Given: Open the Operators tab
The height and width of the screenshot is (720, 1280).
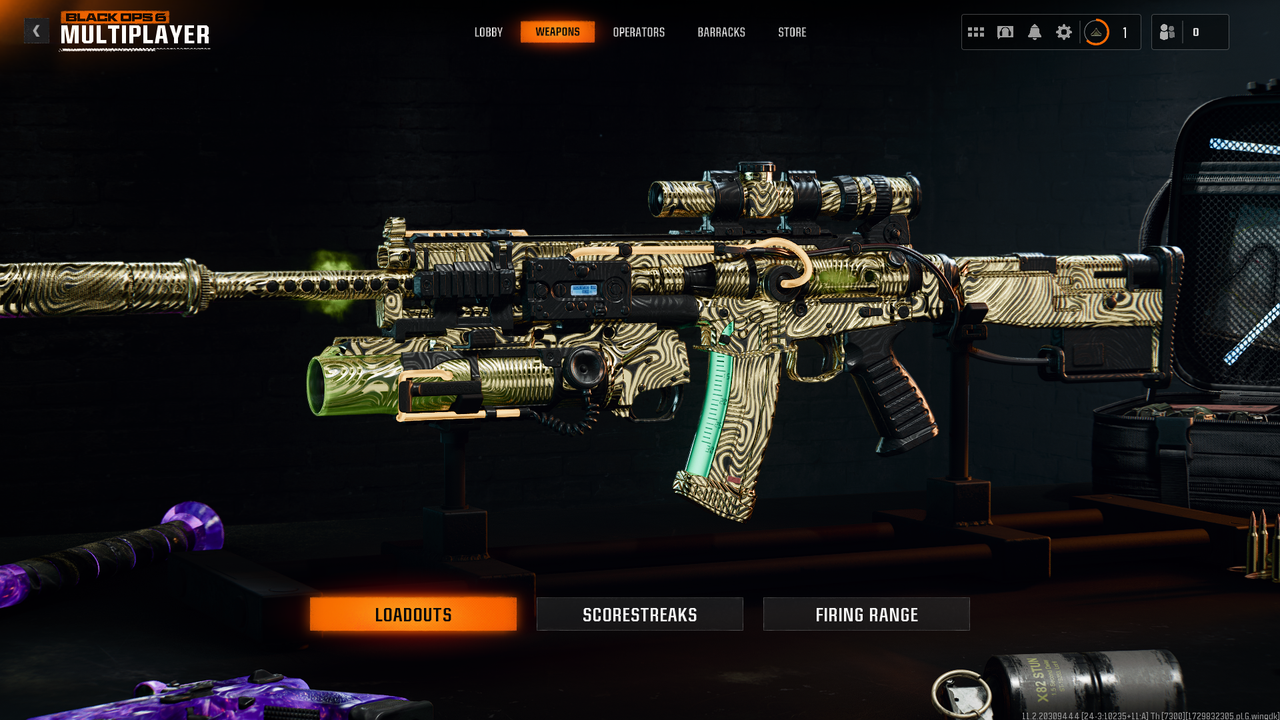Looking at the screenshot, I should click(x=639, y=32).
